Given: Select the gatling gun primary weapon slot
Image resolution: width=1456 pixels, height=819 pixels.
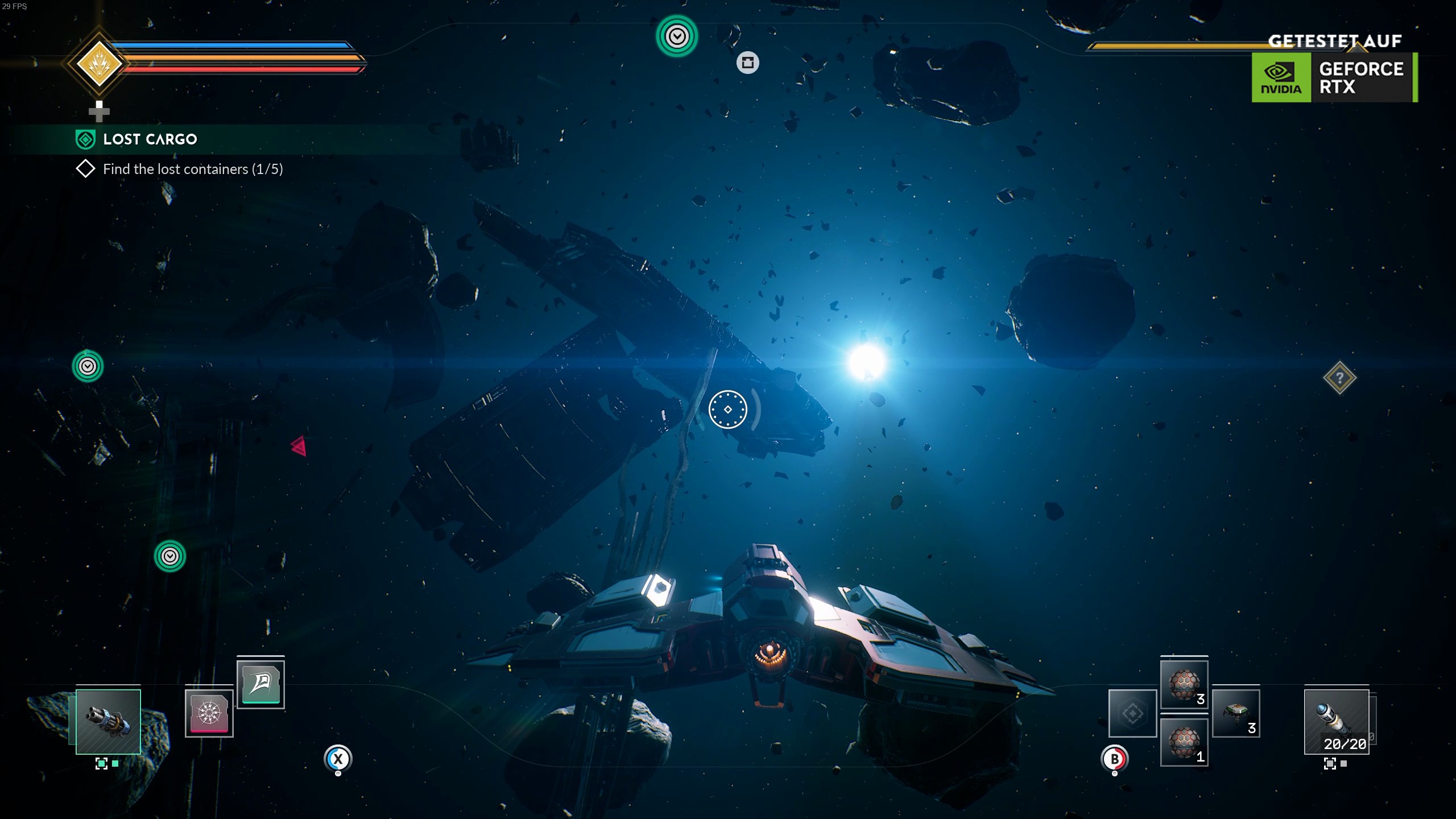Looking at the screenshot, I should click(108, 721).
